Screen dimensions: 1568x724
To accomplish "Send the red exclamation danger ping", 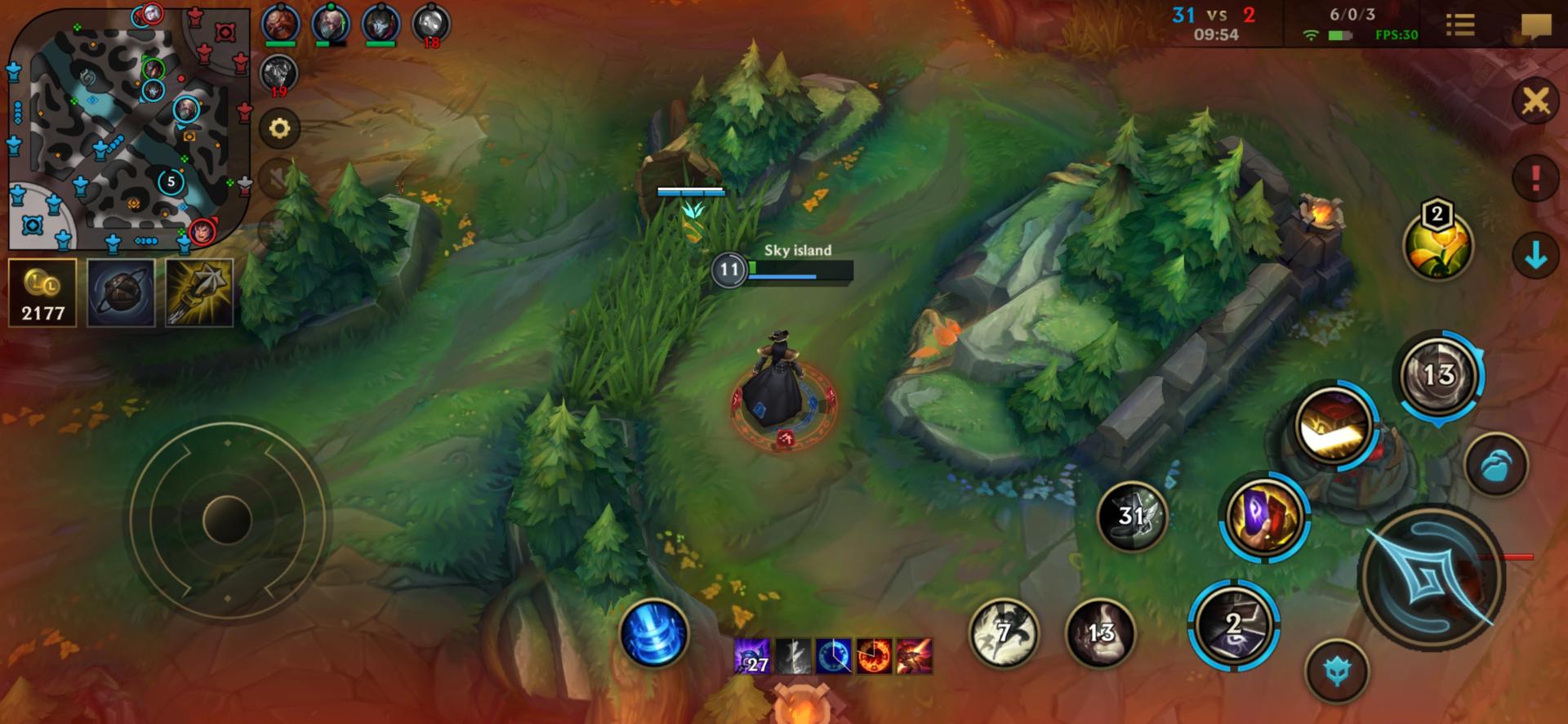I will tap(1535, 177).
